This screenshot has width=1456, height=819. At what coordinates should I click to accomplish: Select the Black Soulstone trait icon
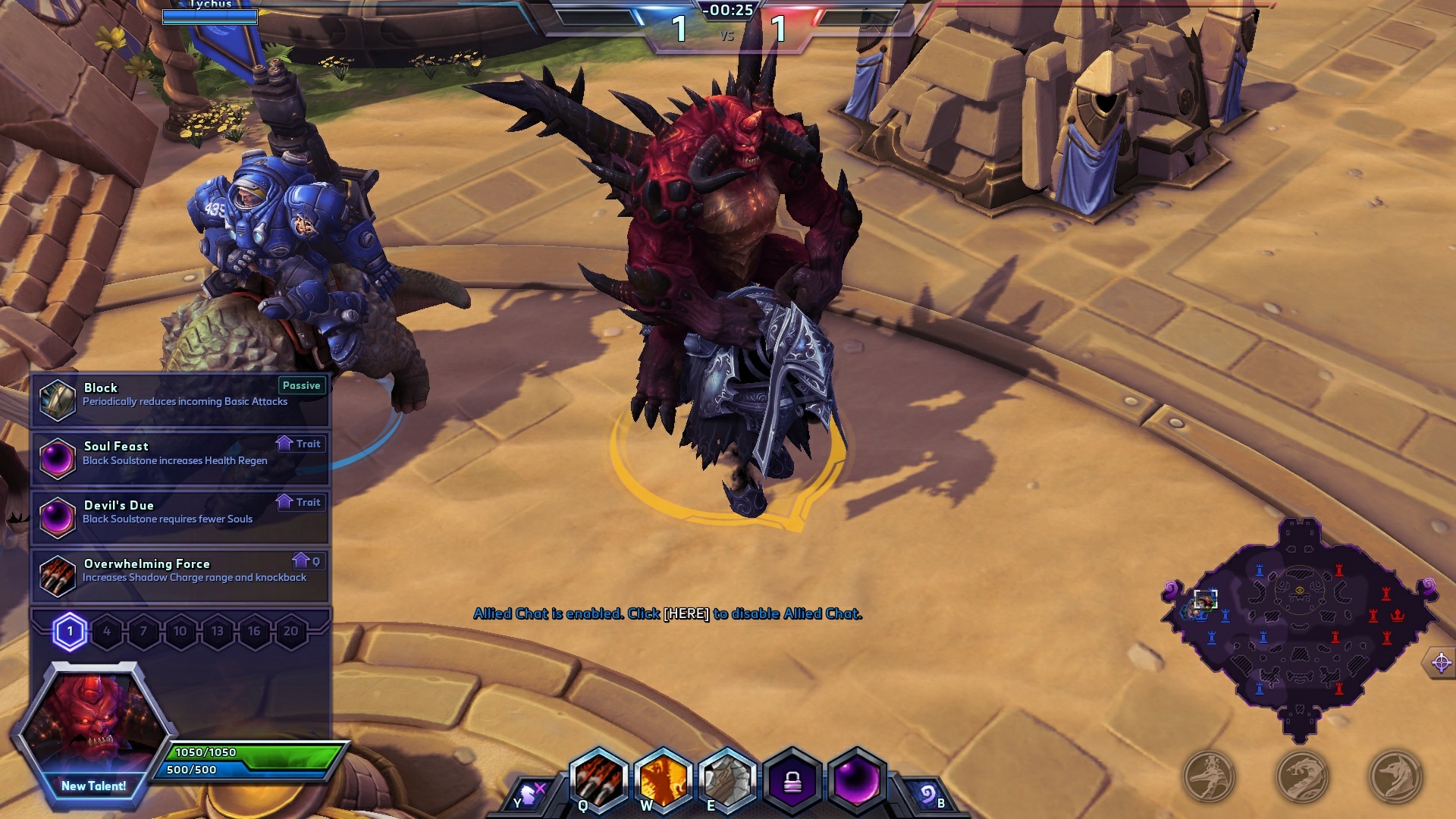click(x=857, y=780)
